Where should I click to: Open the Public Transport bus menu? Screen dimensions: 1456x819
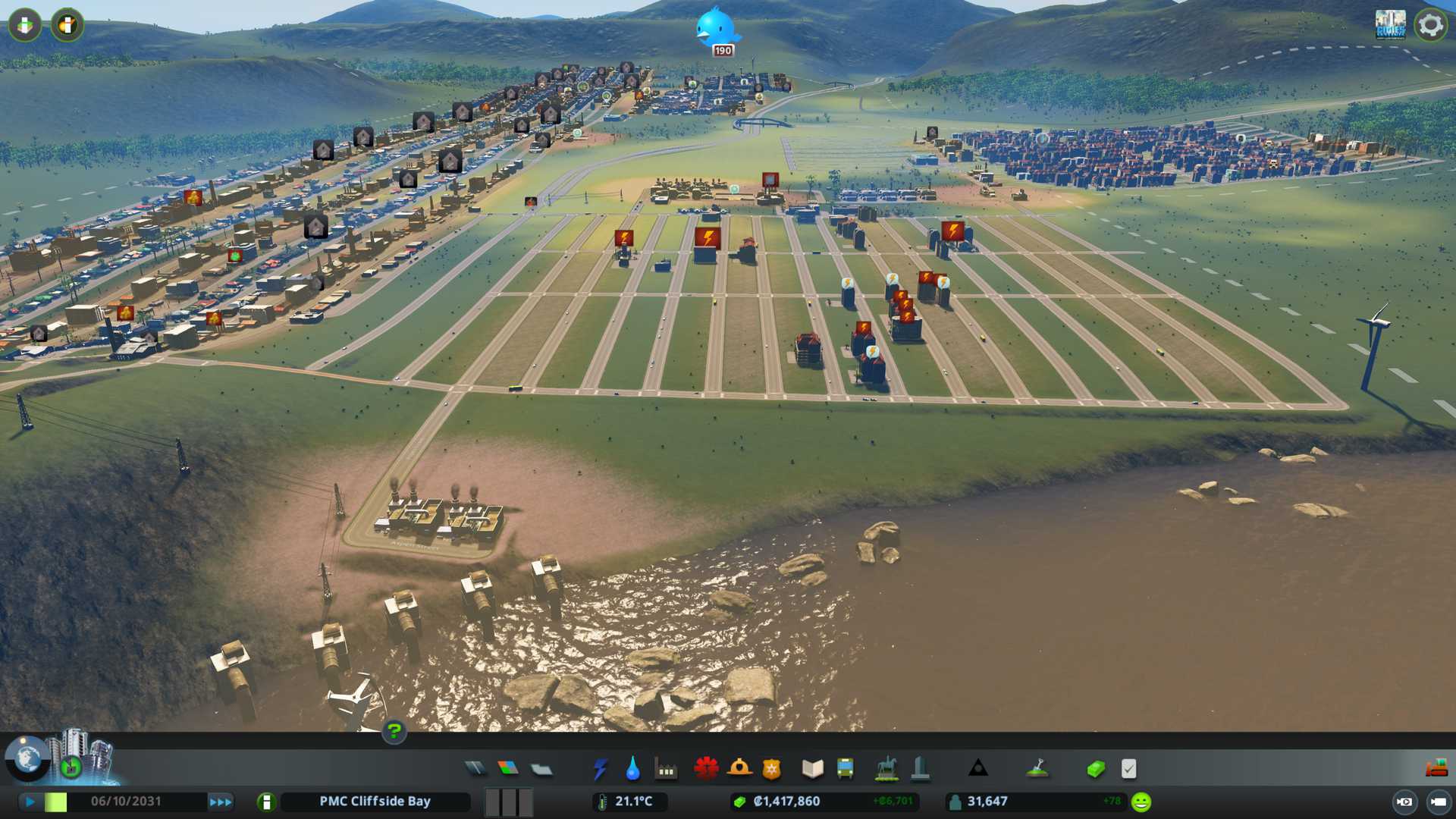click(845, 769)
